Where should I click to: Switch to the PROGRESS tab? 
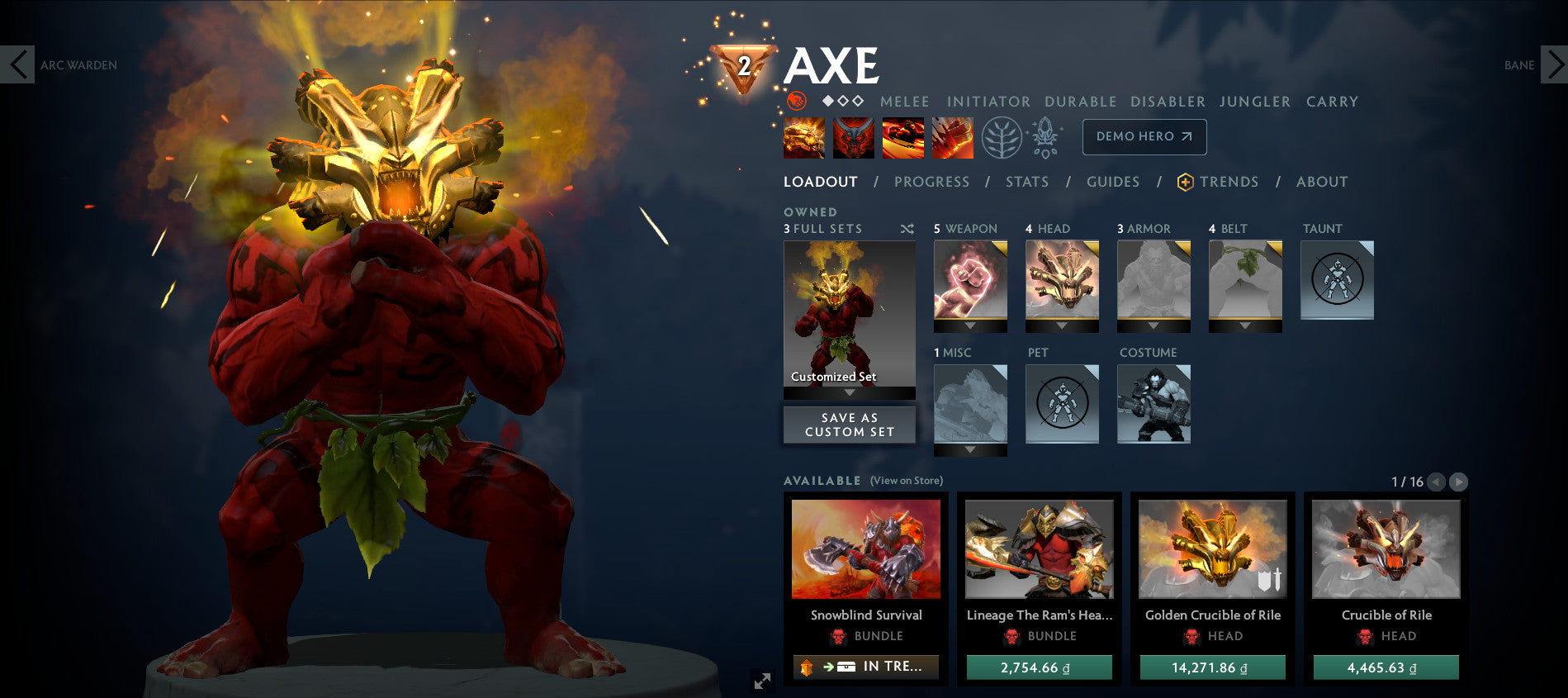931,181
